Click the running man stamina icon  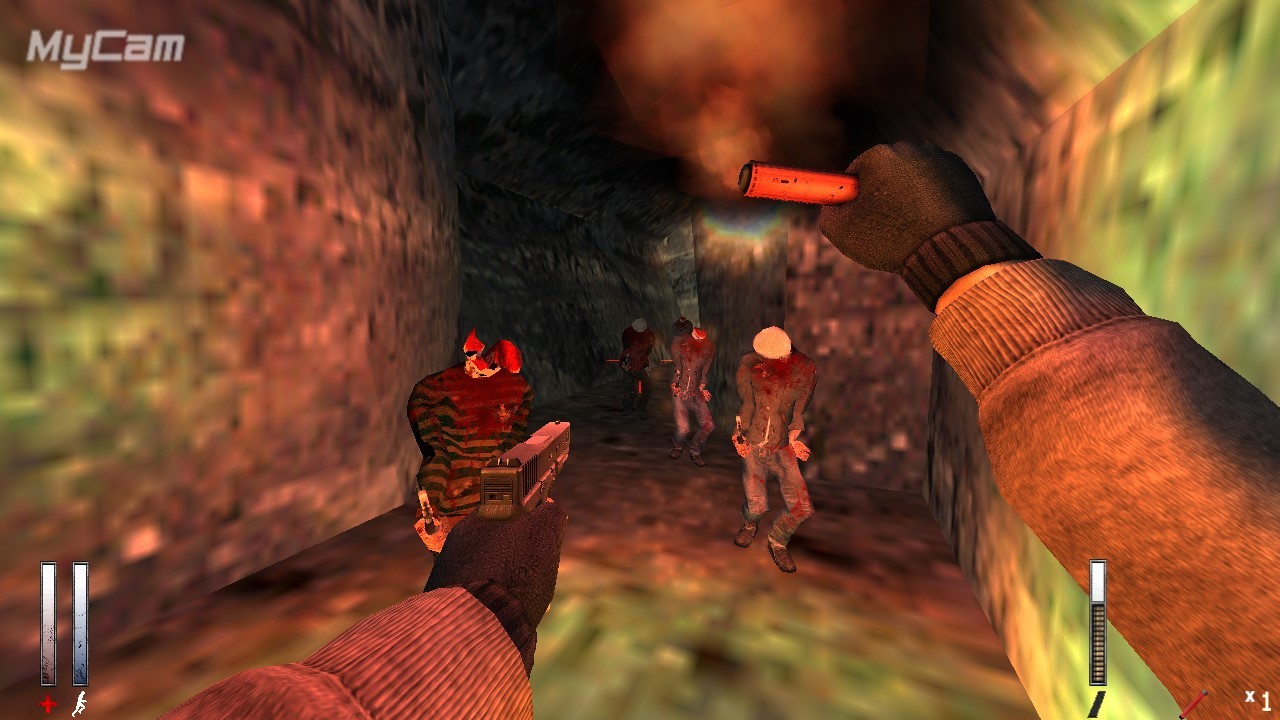tap(79, 704)
